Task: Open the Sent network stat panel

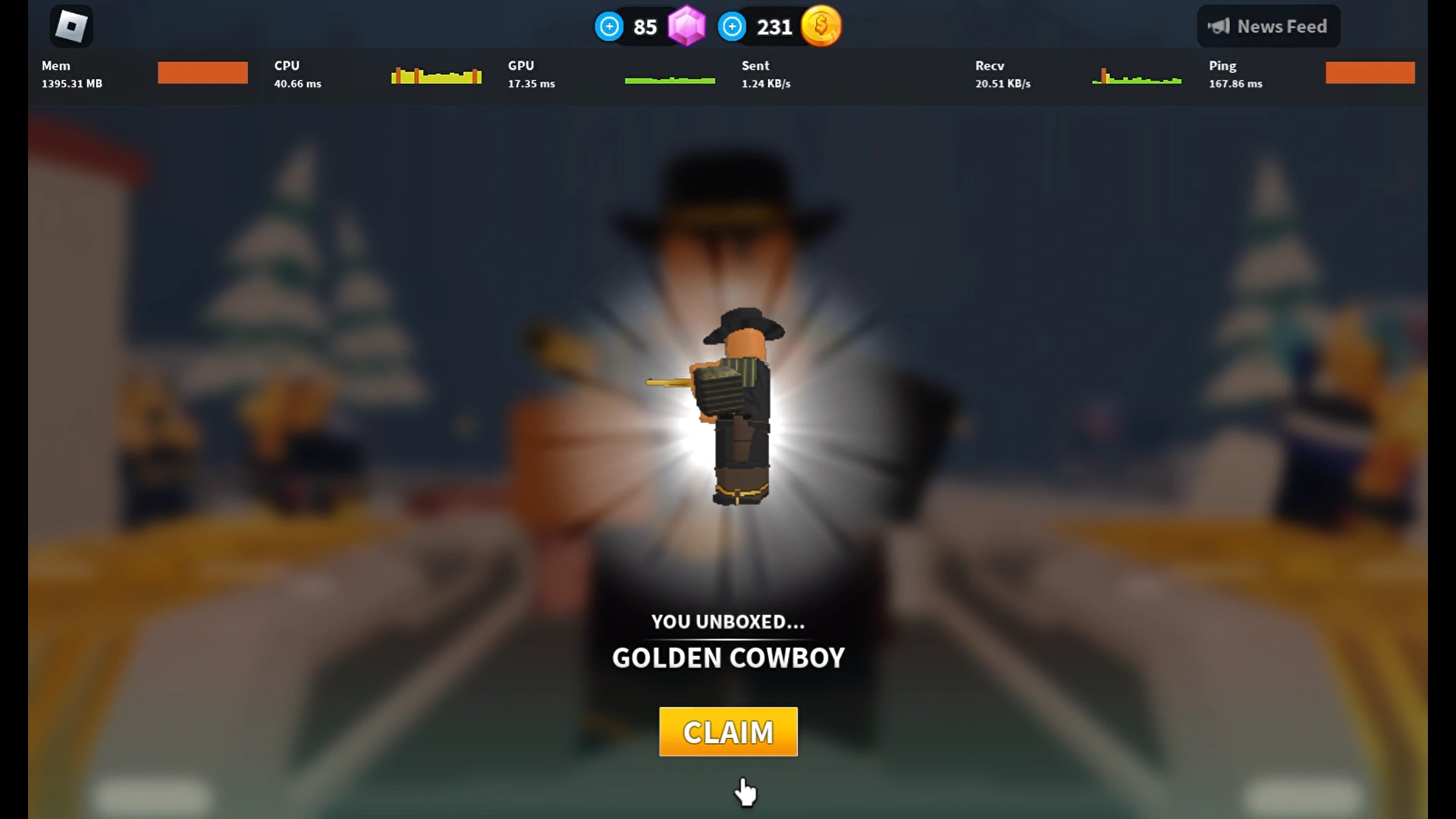Action: point(765,74)
